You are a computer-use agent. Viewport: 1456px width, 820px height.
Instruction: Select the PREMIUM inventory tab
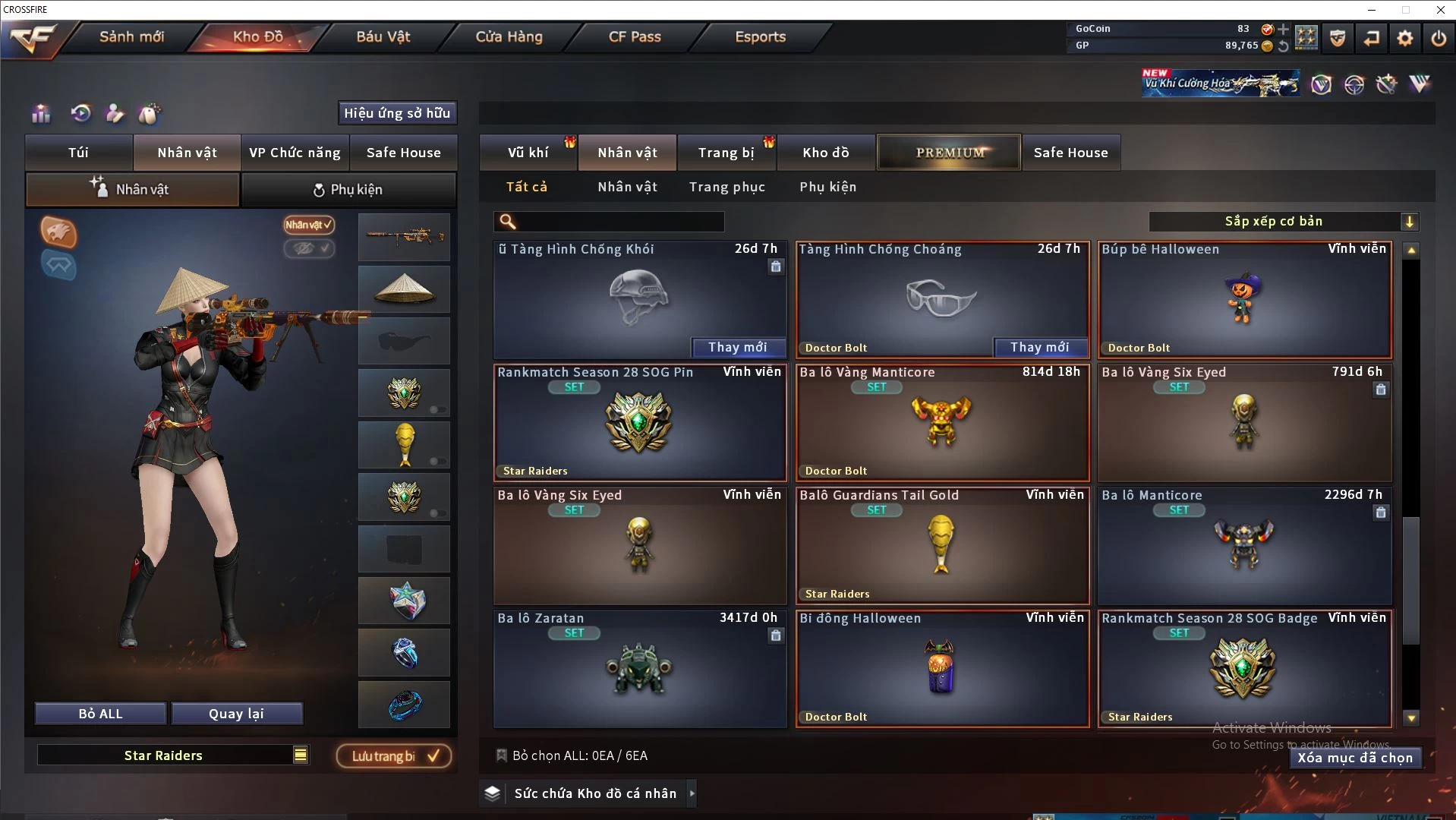[949, 153]
